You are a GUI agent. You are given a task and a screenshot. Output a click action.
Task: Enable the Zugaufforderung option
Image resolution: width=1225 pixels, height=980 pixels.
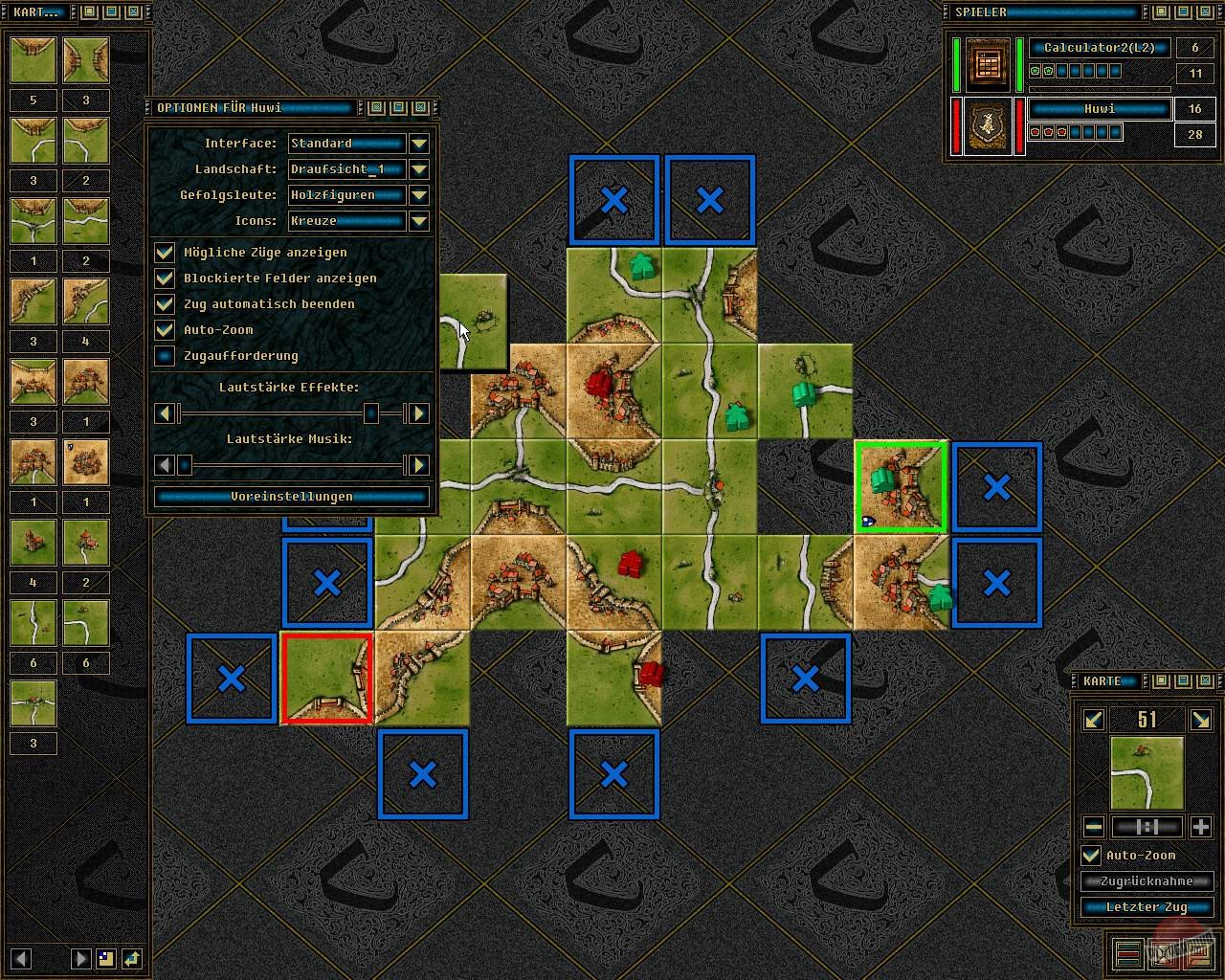pos(166,356)
